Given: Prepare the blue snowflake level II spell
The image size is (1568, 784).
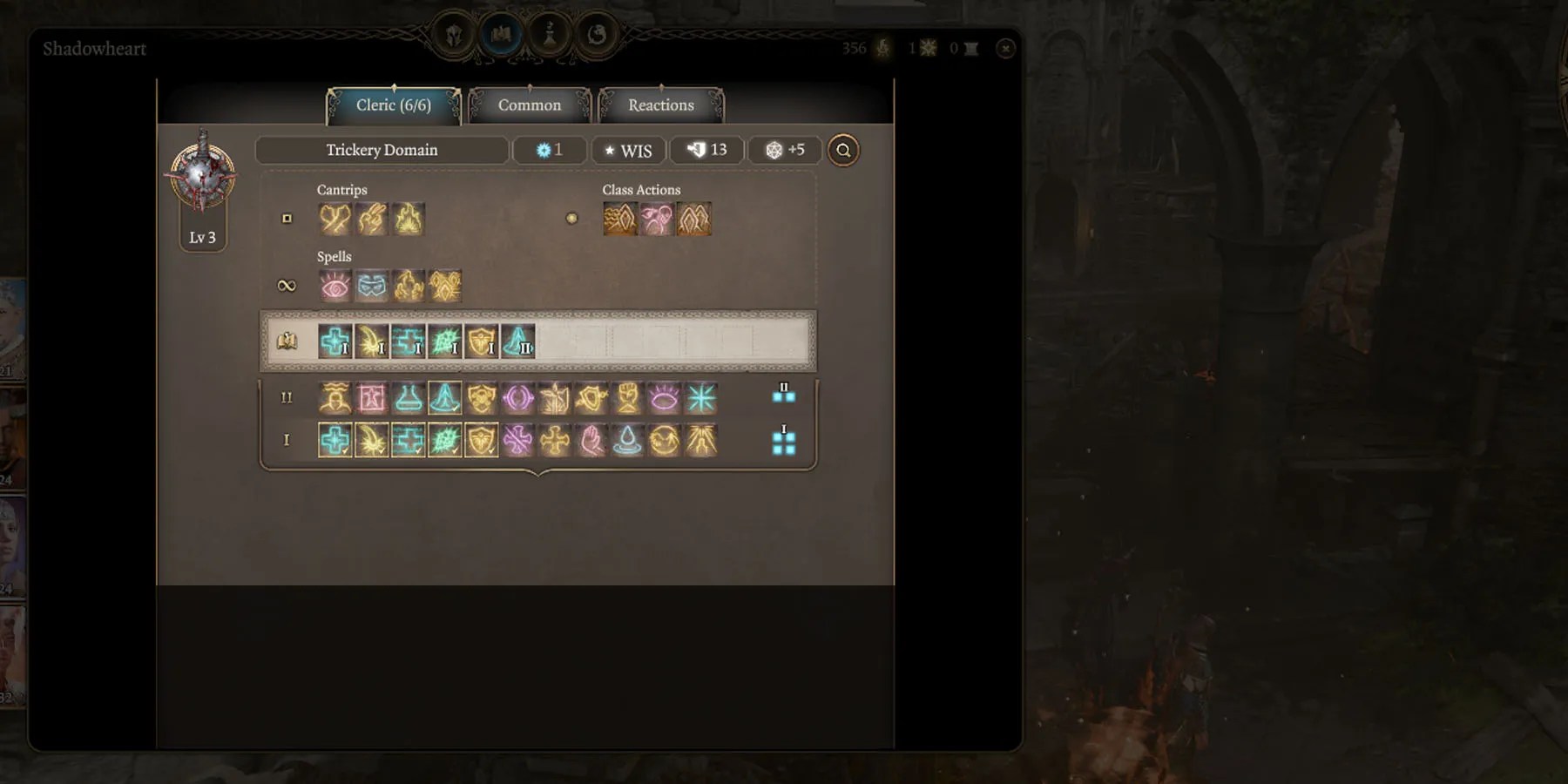Looking at the screenshot, I should coord(700,398).
